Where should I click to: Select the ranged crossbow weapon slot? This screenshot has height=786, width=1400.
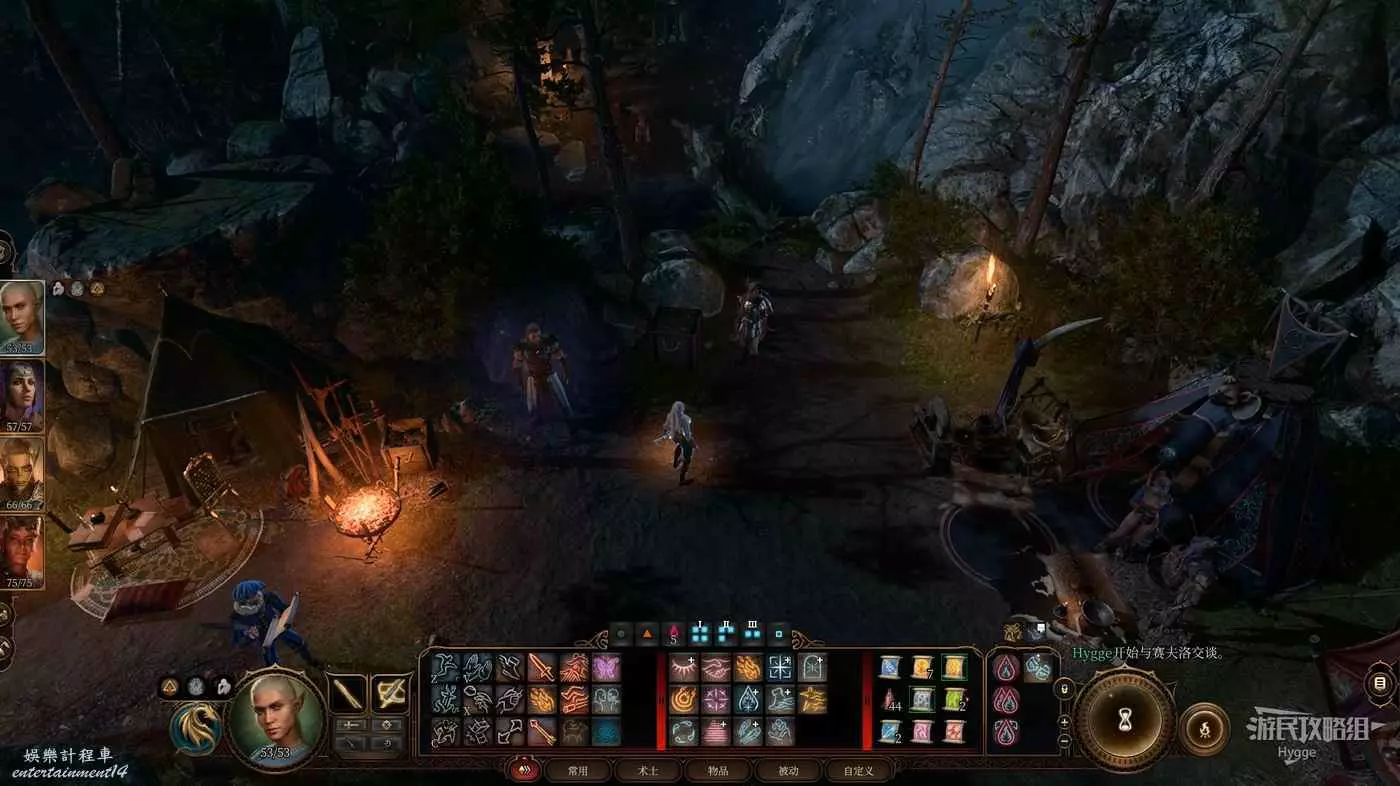pyautogui.click(x=390, y=693)
